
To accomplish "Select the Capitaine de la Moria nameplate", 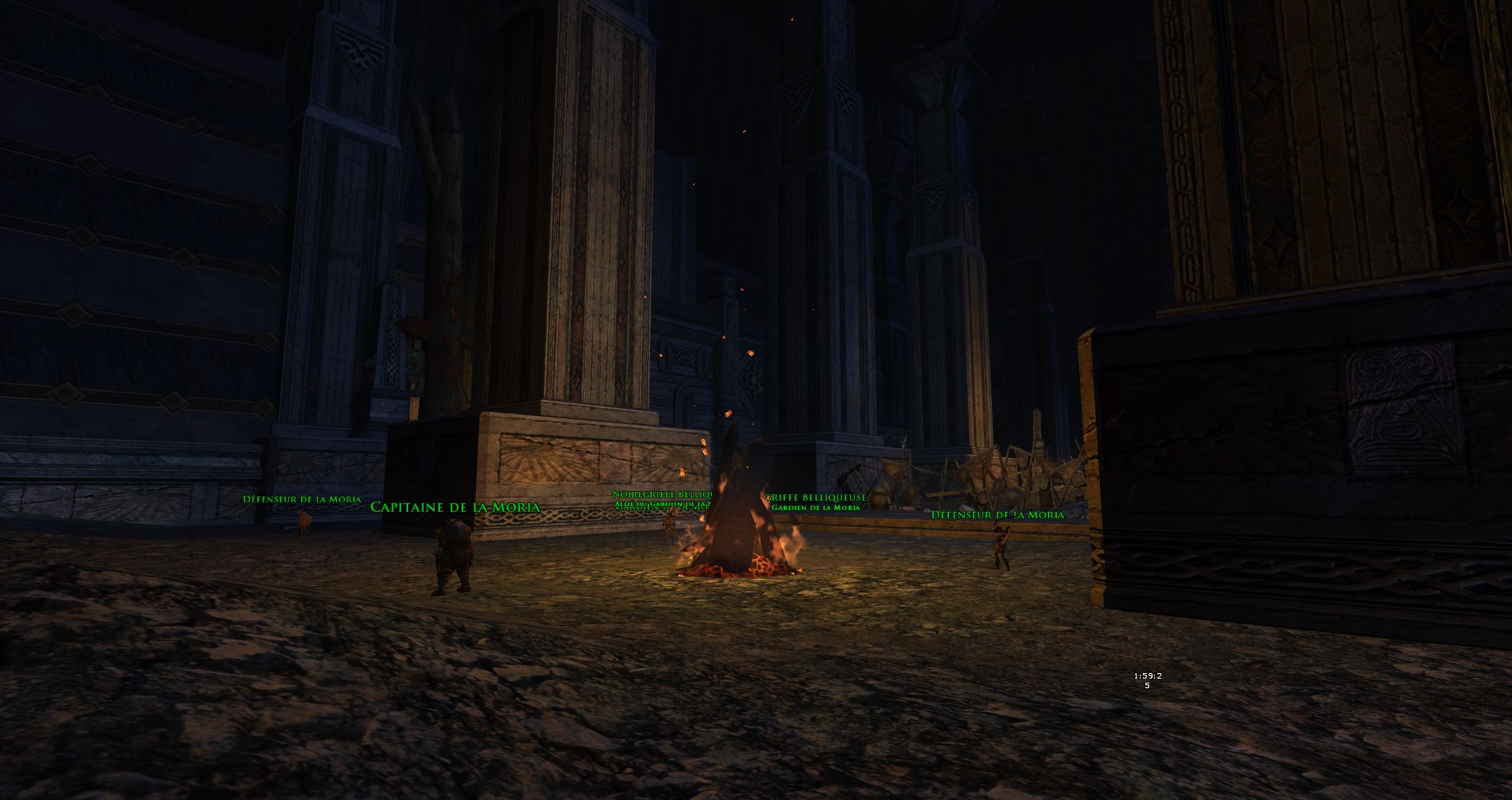I will tap(454, 507).
